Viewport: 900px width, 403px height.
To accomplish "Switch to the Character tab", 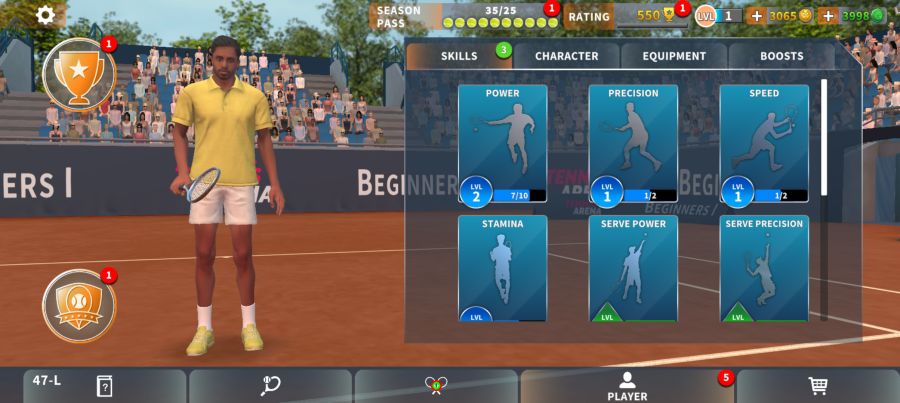I will tap(566, 57).
